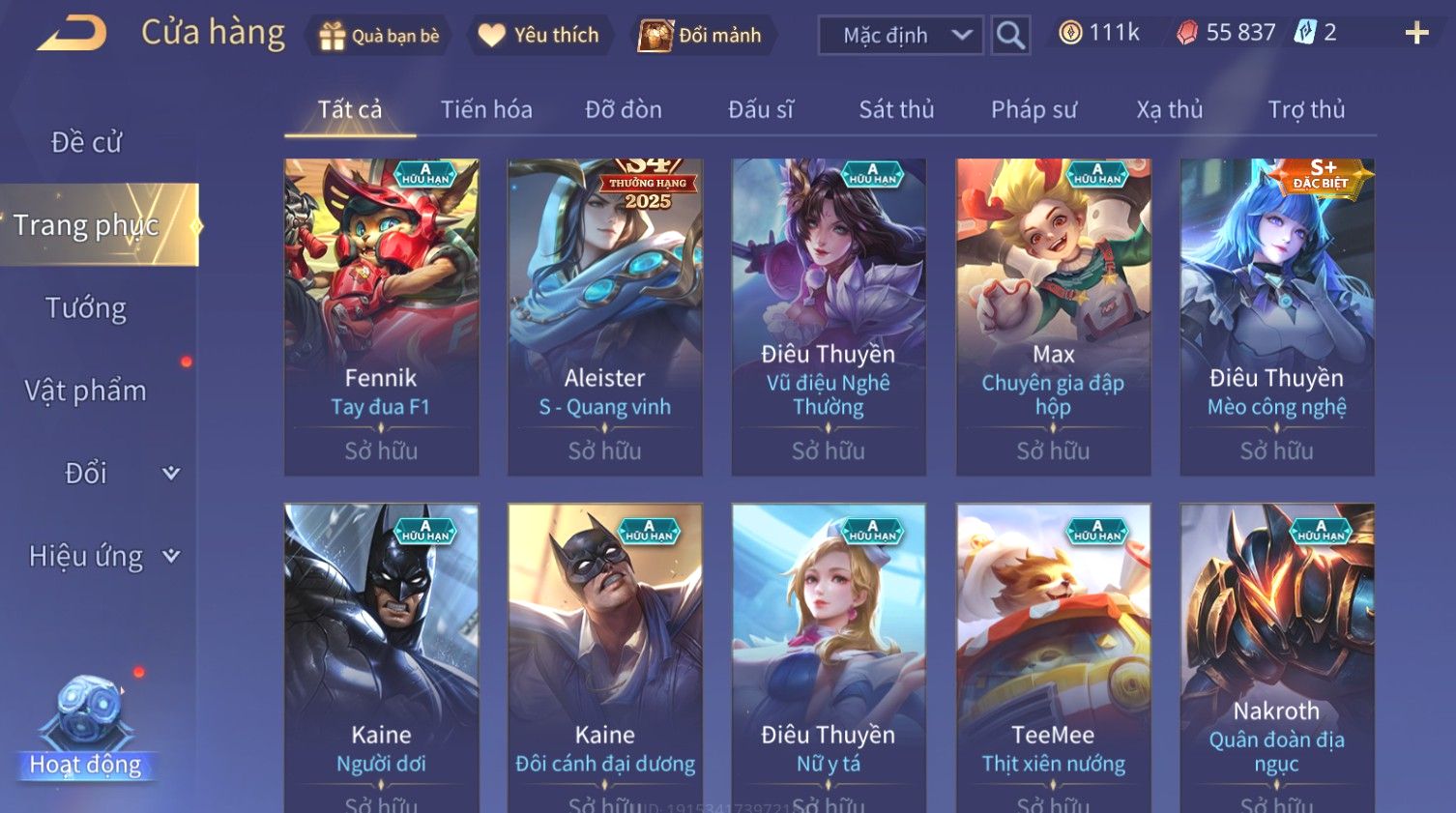Expand the Hiệu ứng sidebar submenu
Viewport: 1456px width, 813px height.
102,556
